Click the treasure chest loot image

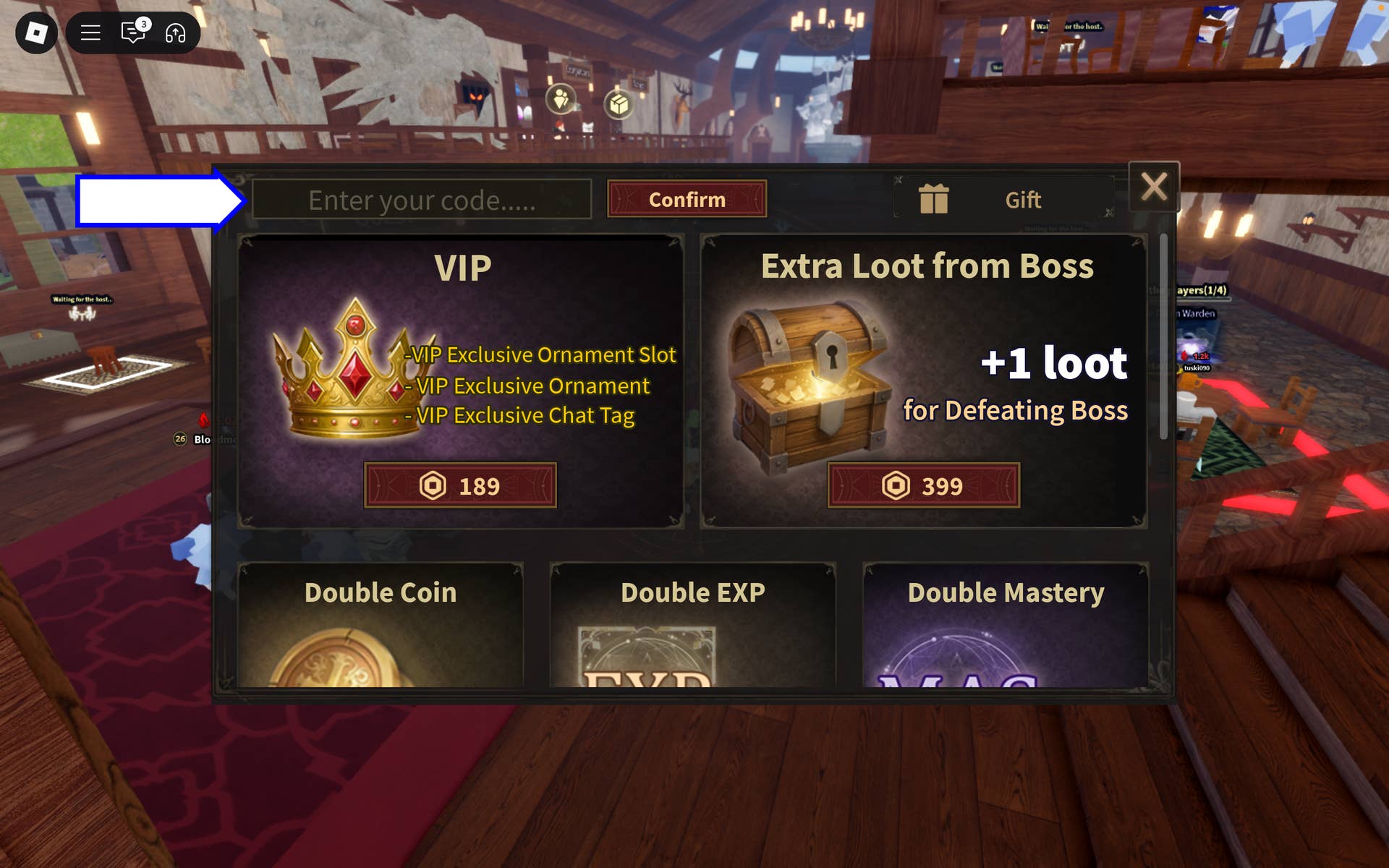click(x=810, y=383)
